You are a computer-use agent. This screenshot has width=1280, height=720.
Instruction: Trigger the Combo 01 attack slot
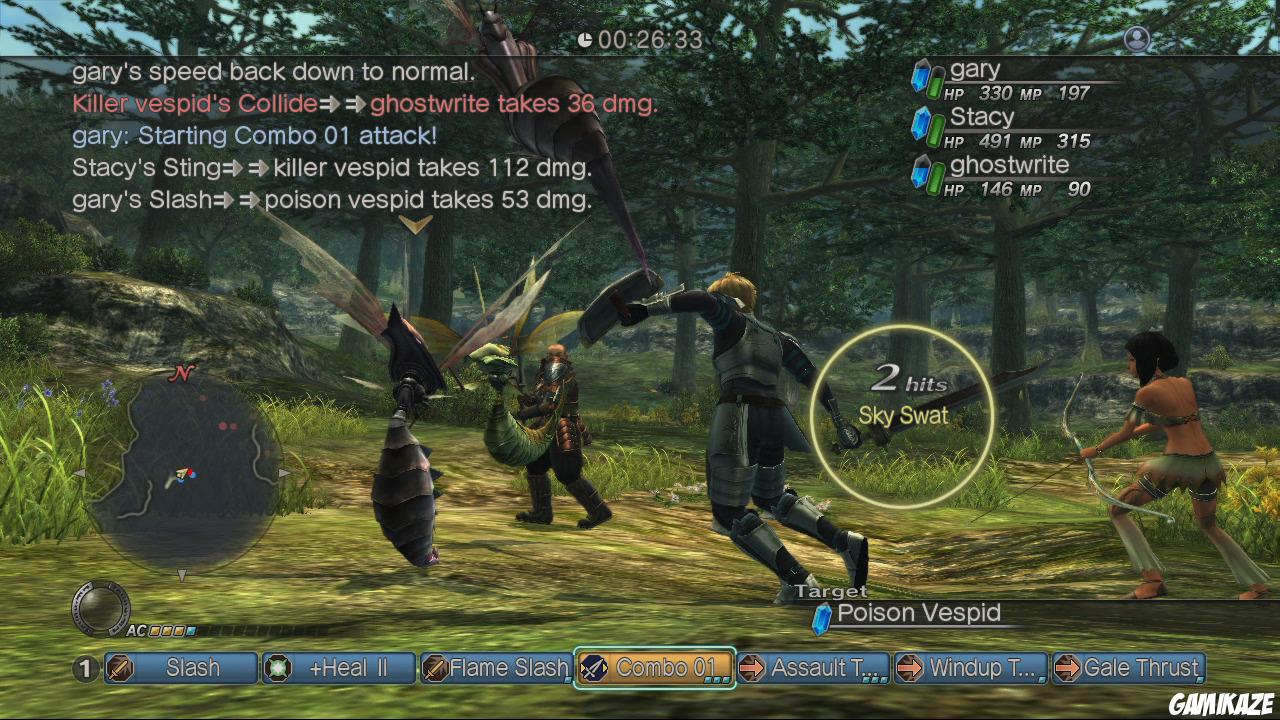(x=654, y=668)
